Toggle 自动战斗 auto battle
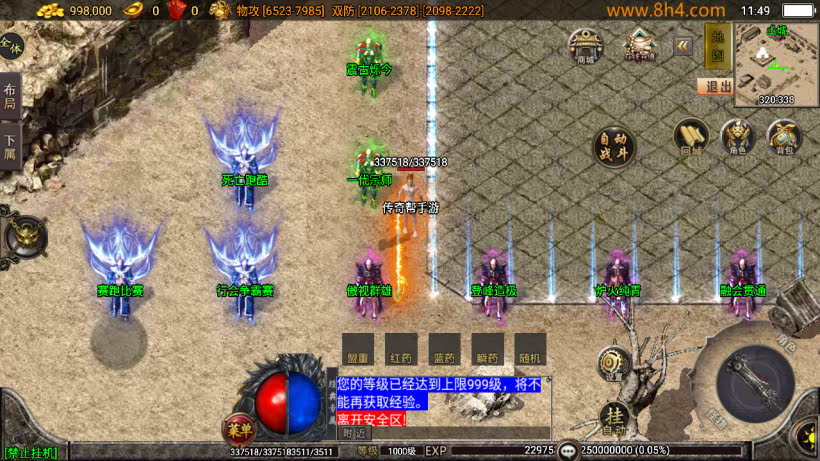Viewport: 820px width, 461px height. coord(614,147)
